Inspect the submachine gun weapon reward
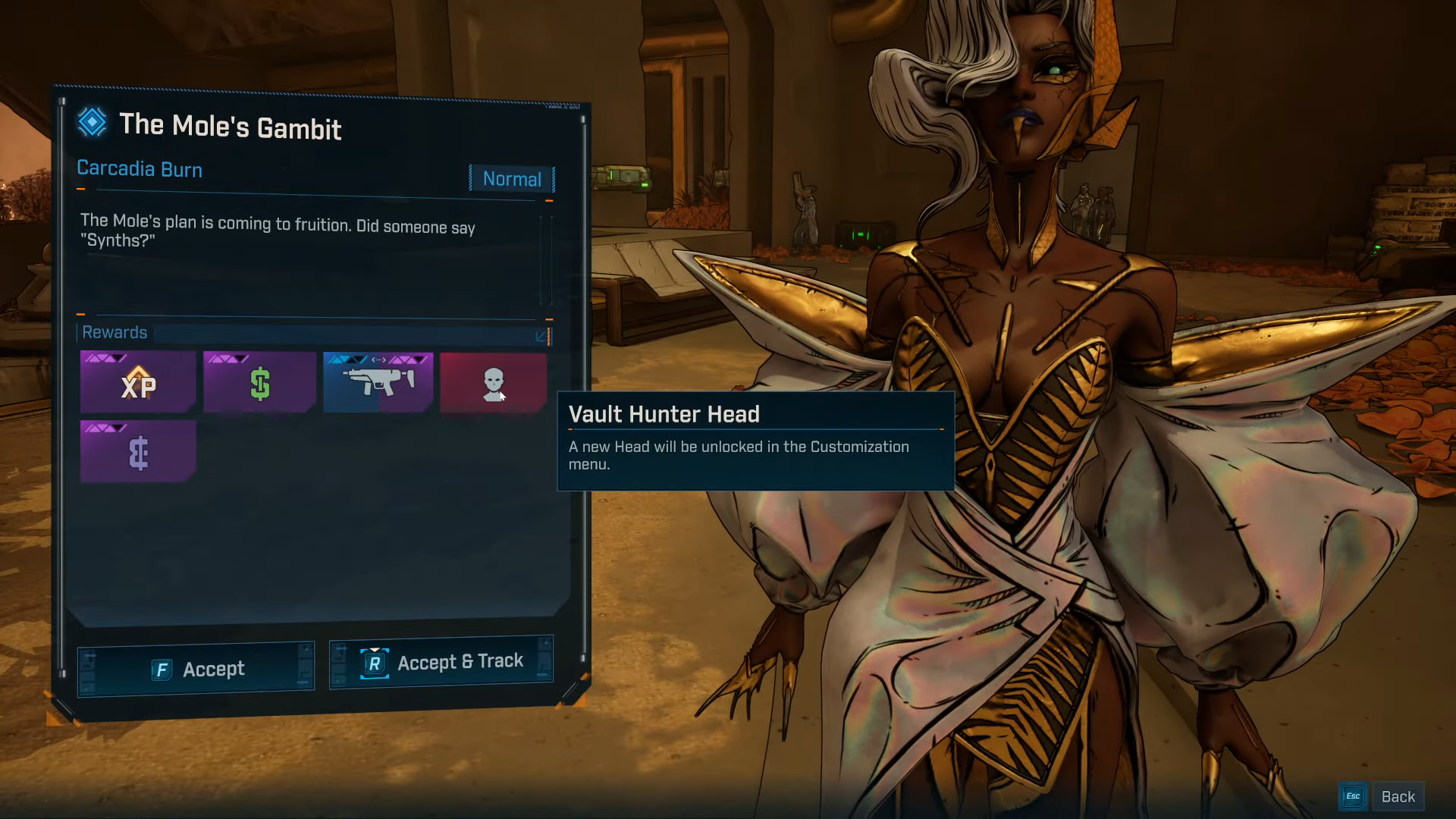Viewport: 1456px width, 819px height. (x=378, y=381)
